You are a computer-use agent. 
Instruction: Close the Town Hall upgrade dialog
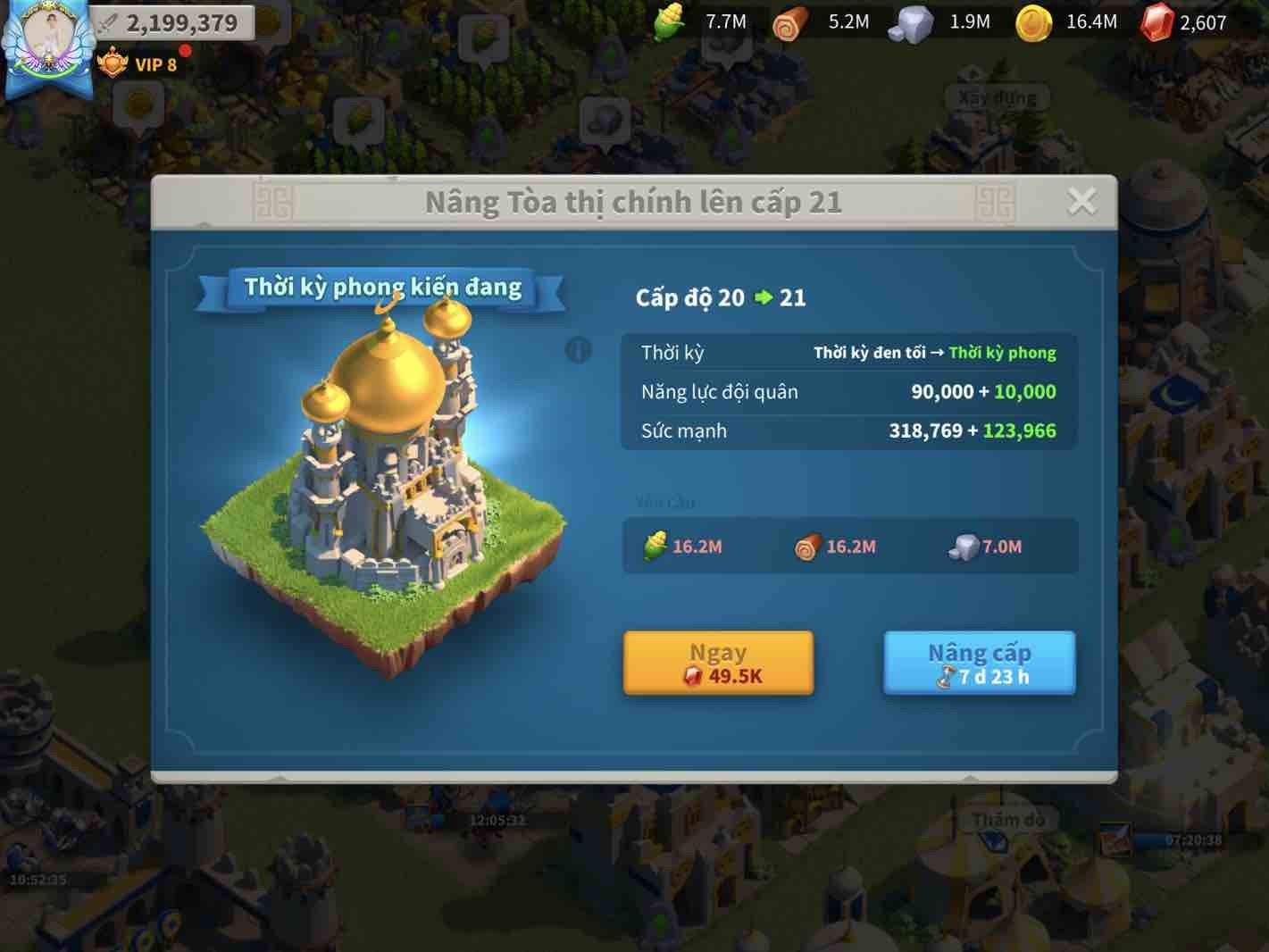click(1081, 201)
